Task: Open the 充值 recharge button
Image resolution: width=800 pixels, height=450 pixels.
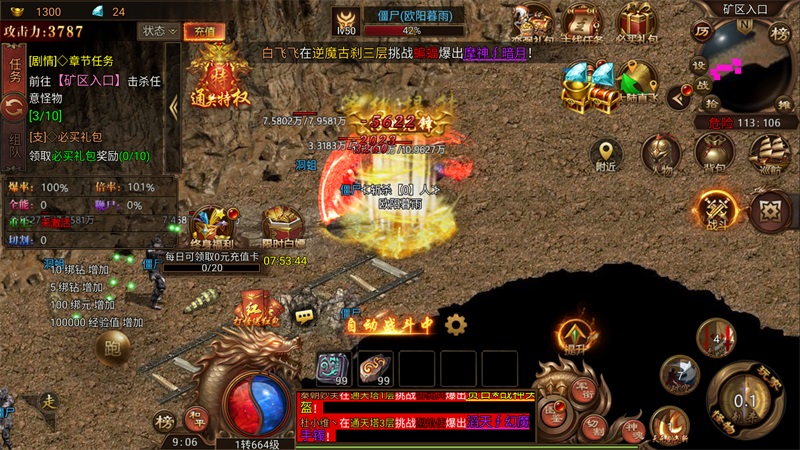Action: tap(204, 31)
